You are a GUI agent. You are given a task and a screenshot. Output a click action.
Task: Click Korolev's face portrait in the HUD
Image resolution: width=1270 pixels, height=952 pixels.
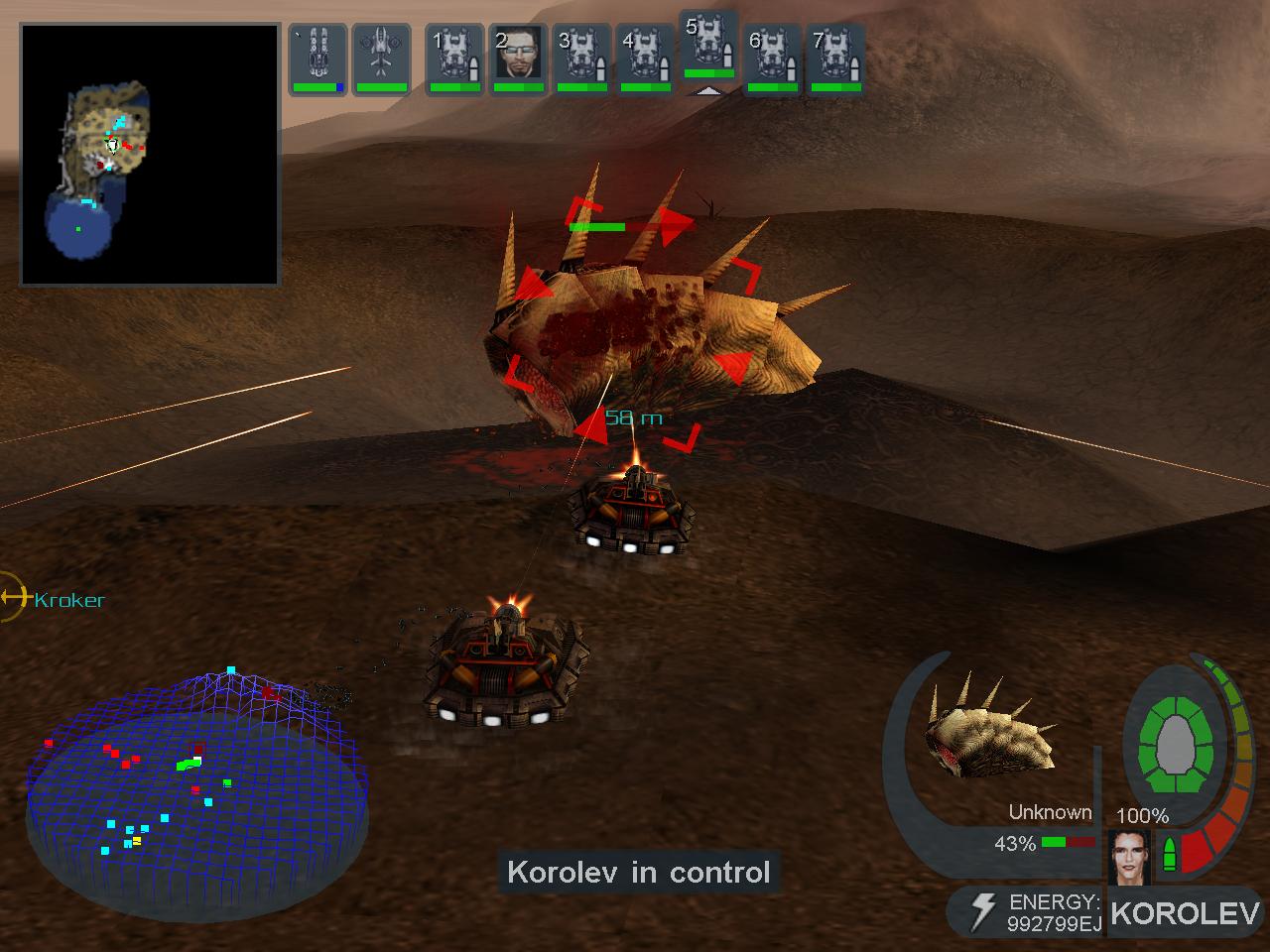coord(1132,856)
